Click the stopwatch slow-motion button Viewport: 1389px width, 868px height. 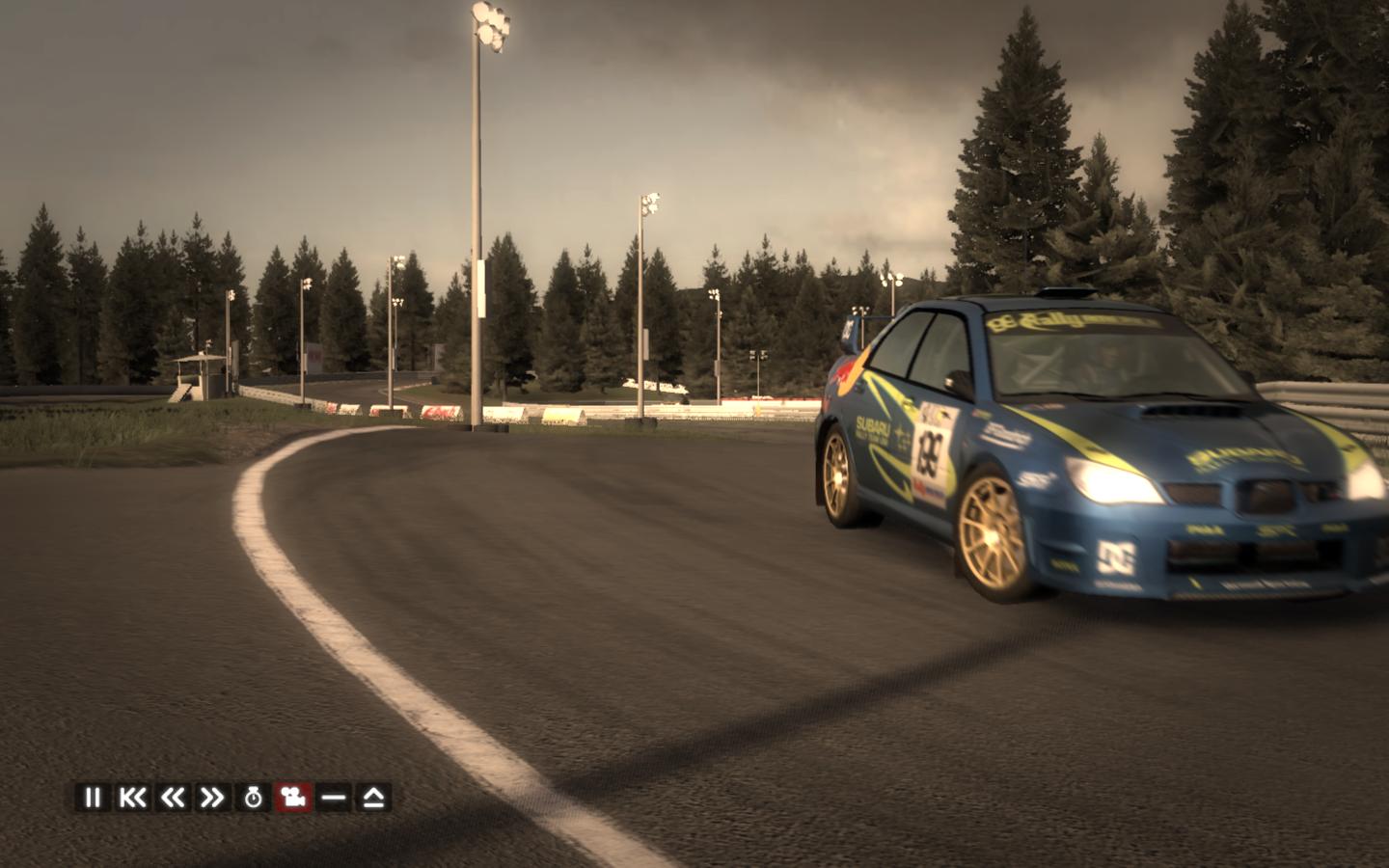tap(253, 798)
